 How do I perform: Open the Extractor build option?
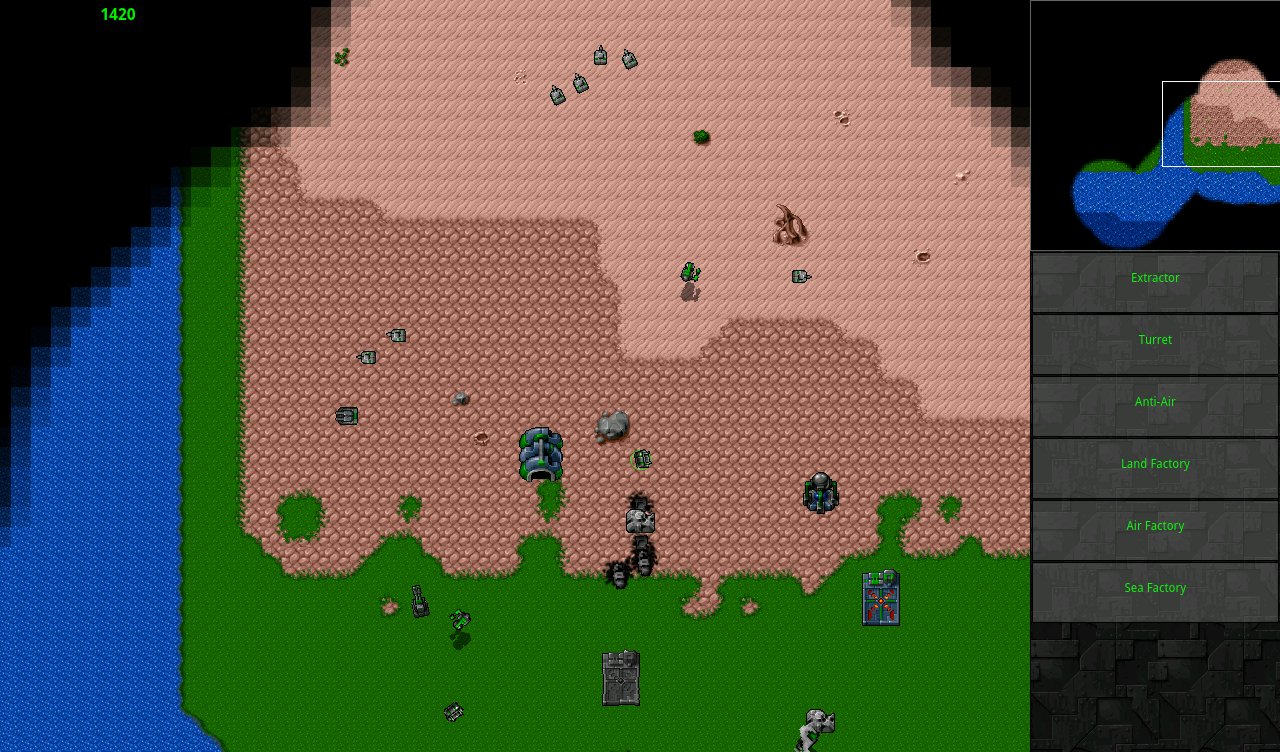point(1155,278)
